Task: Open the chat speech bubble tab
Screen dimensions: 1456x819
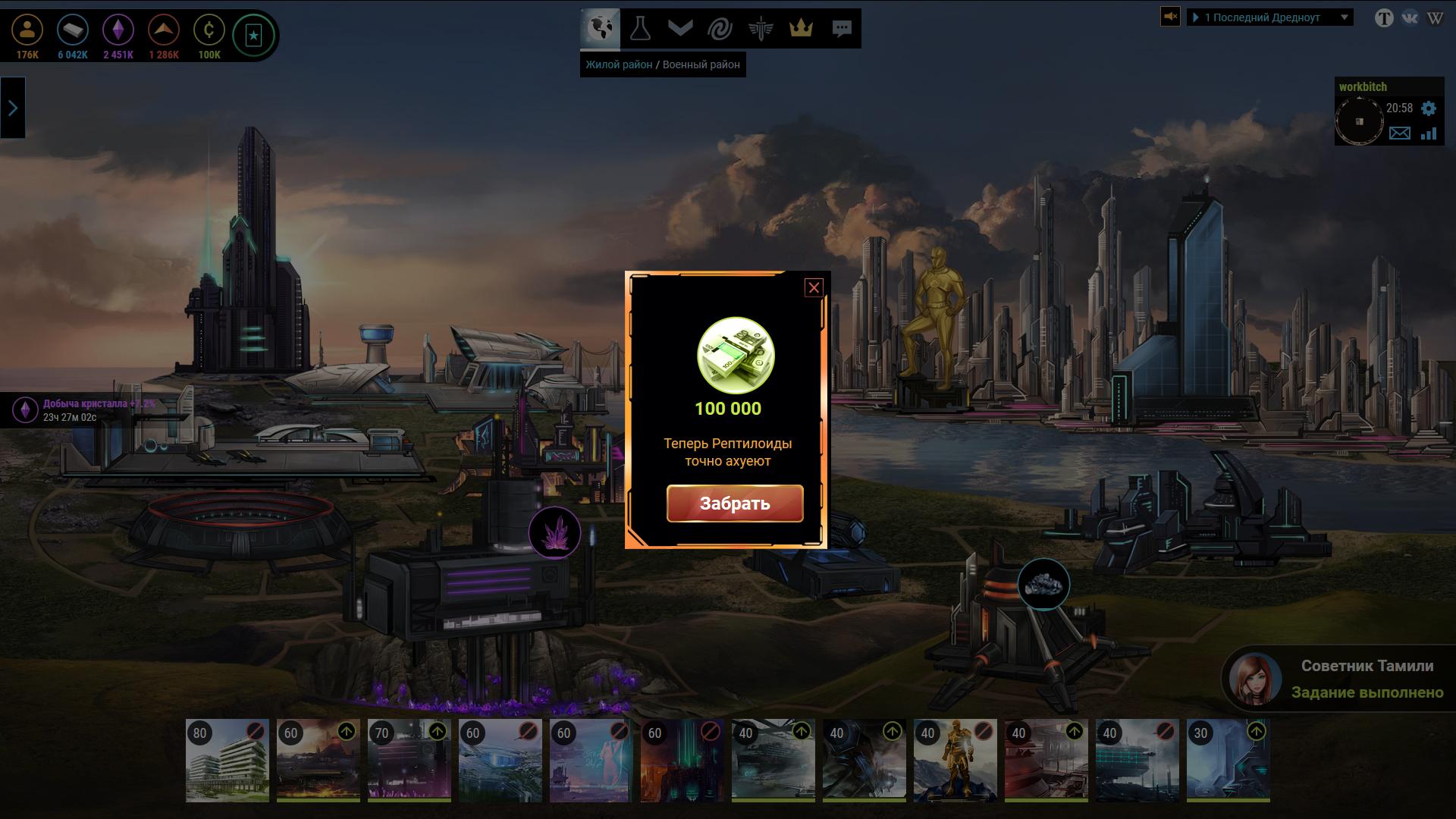Action: 841,29
